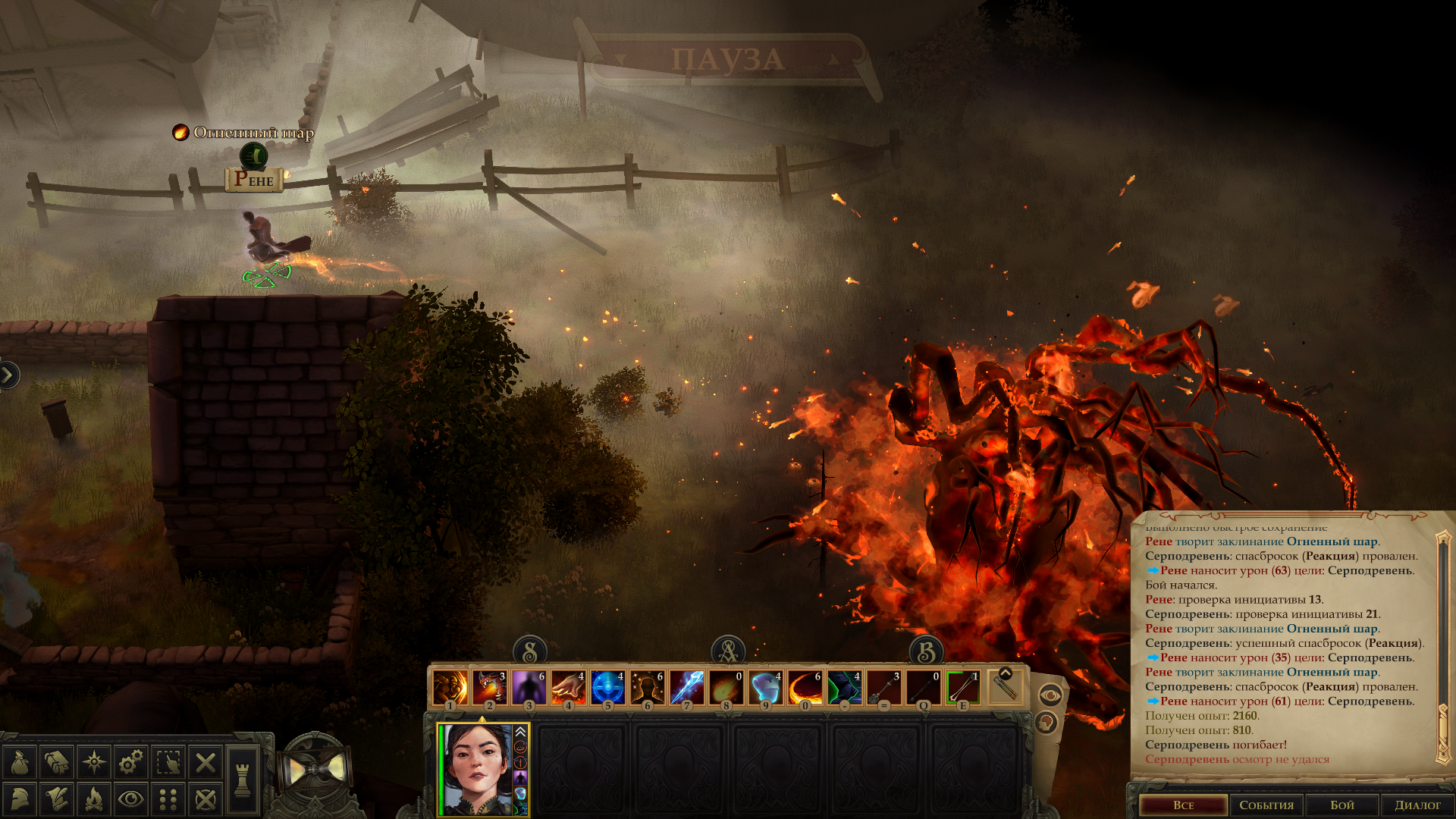Open the inventory bag button
This screenshot has height=819, width=1456.
pos(20,762)
